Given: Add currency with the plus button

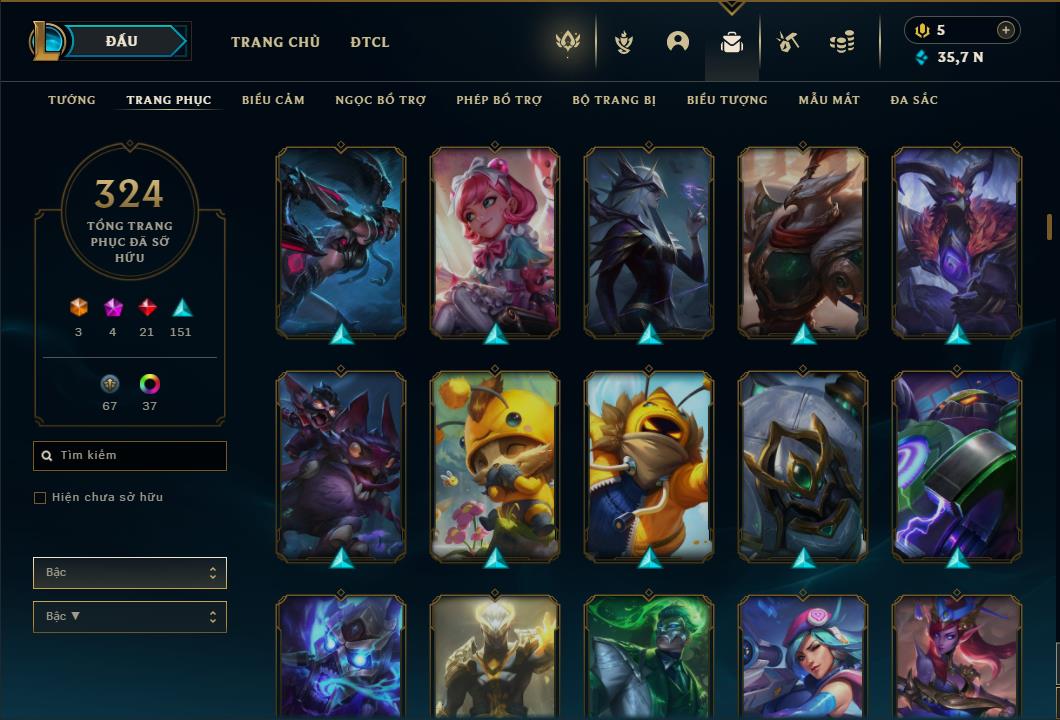Looking at the screenshot, I should [x=1006, y=30].
